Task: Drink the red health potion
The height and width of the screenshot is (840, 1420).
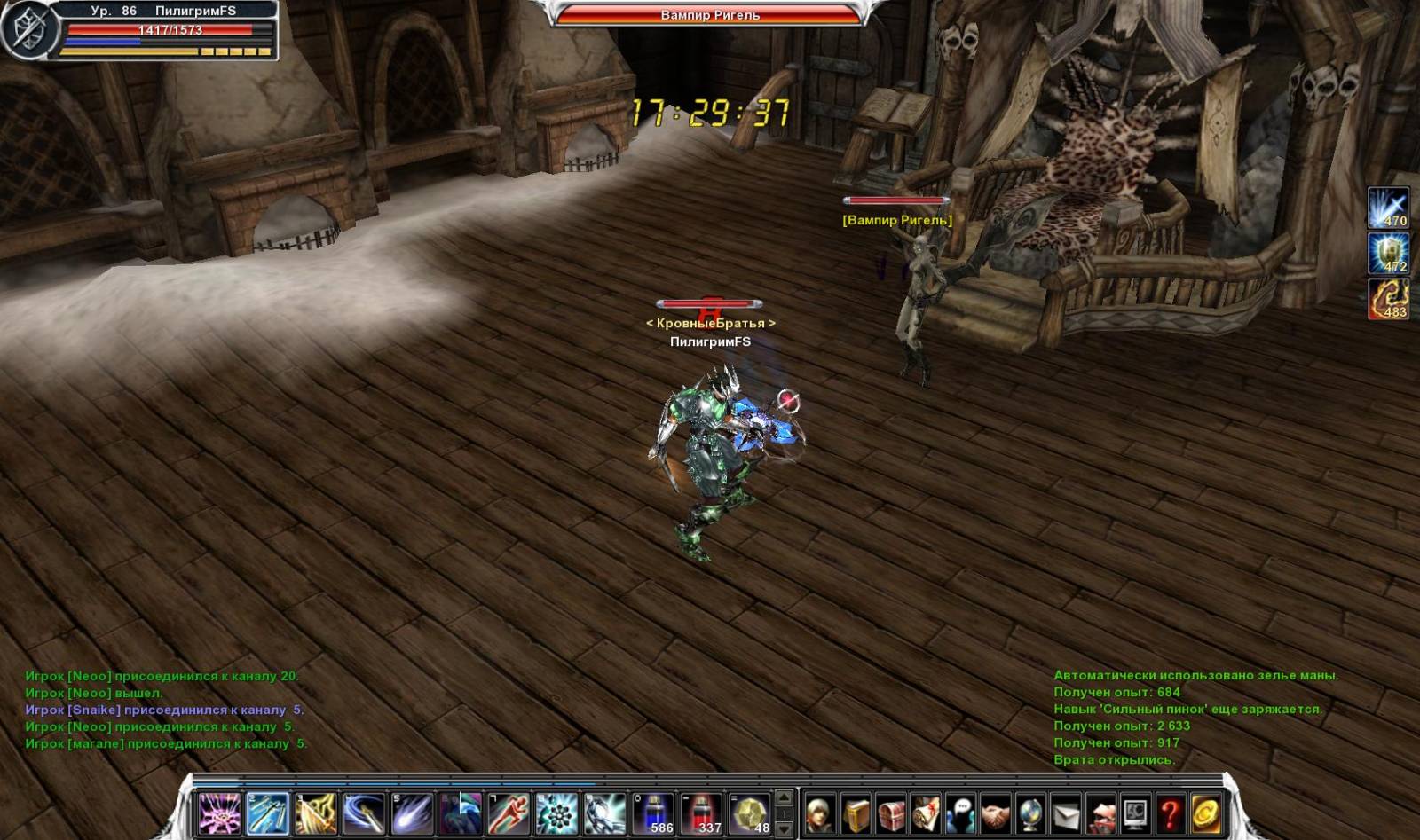Action: pos(702,813)
